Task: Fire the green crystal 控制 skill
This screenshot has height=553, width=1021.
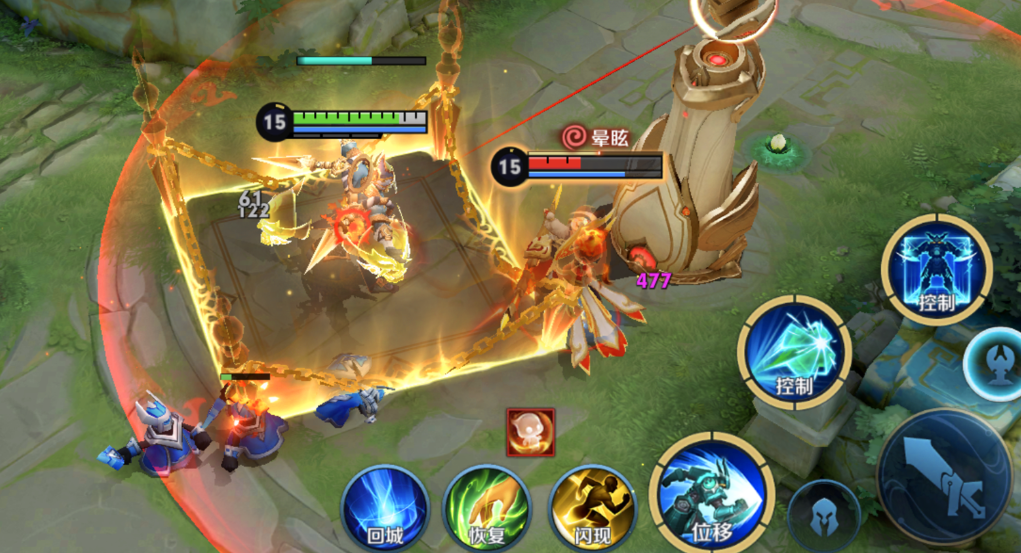Action: pos(795,351)
